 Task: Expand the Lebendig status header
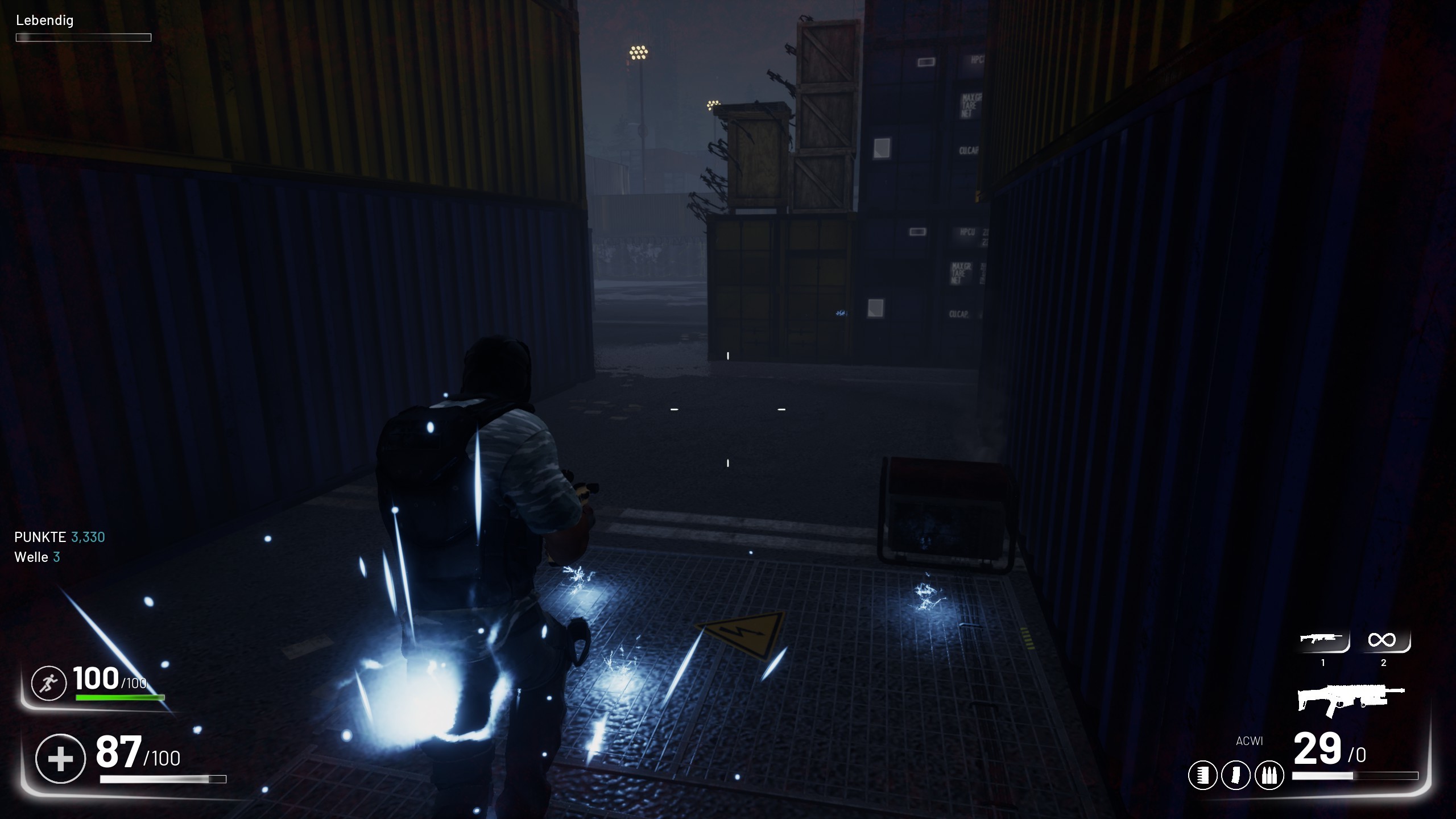click(44, 21)
